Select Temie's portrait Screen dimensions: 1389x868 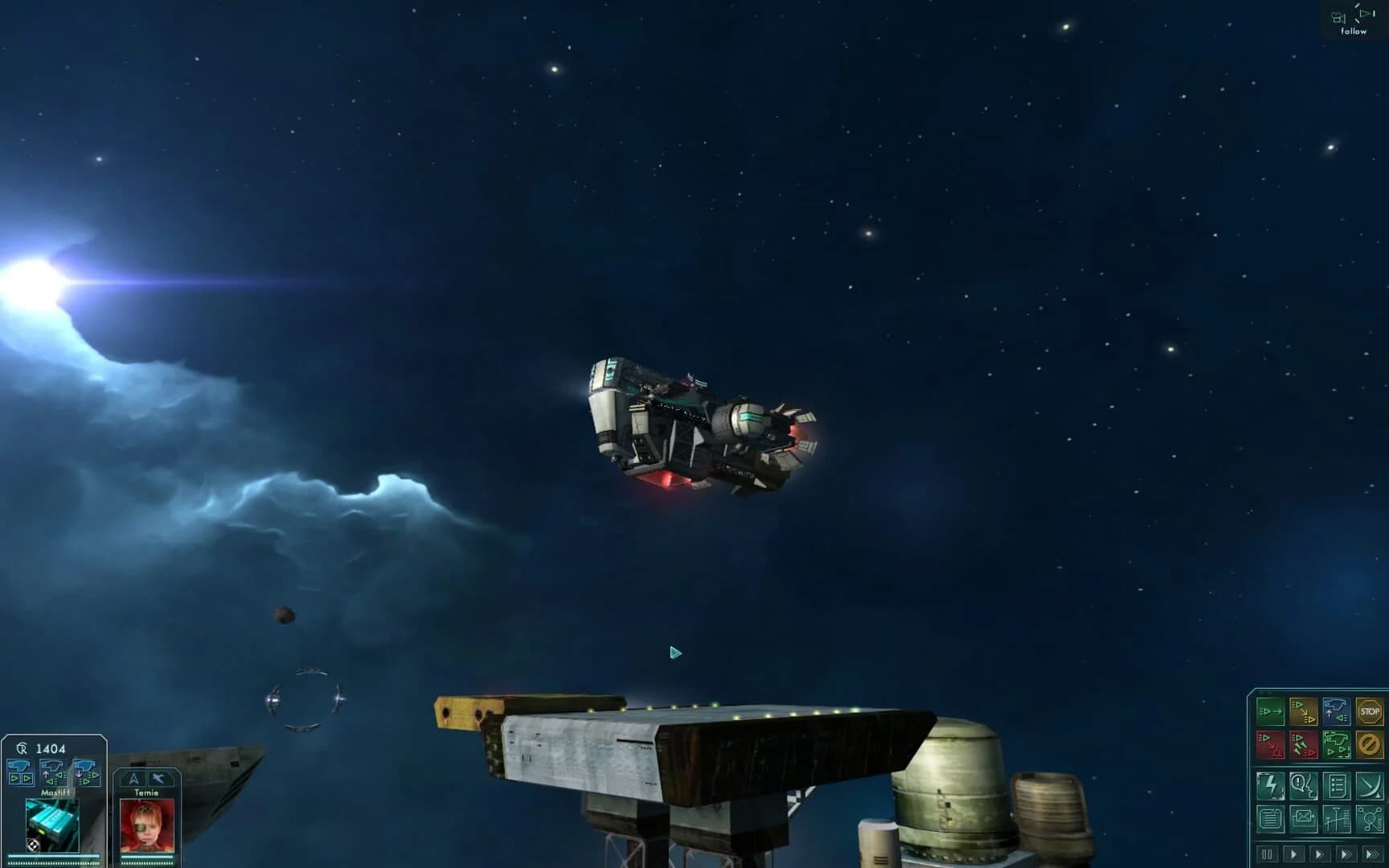tap(146, 826)
